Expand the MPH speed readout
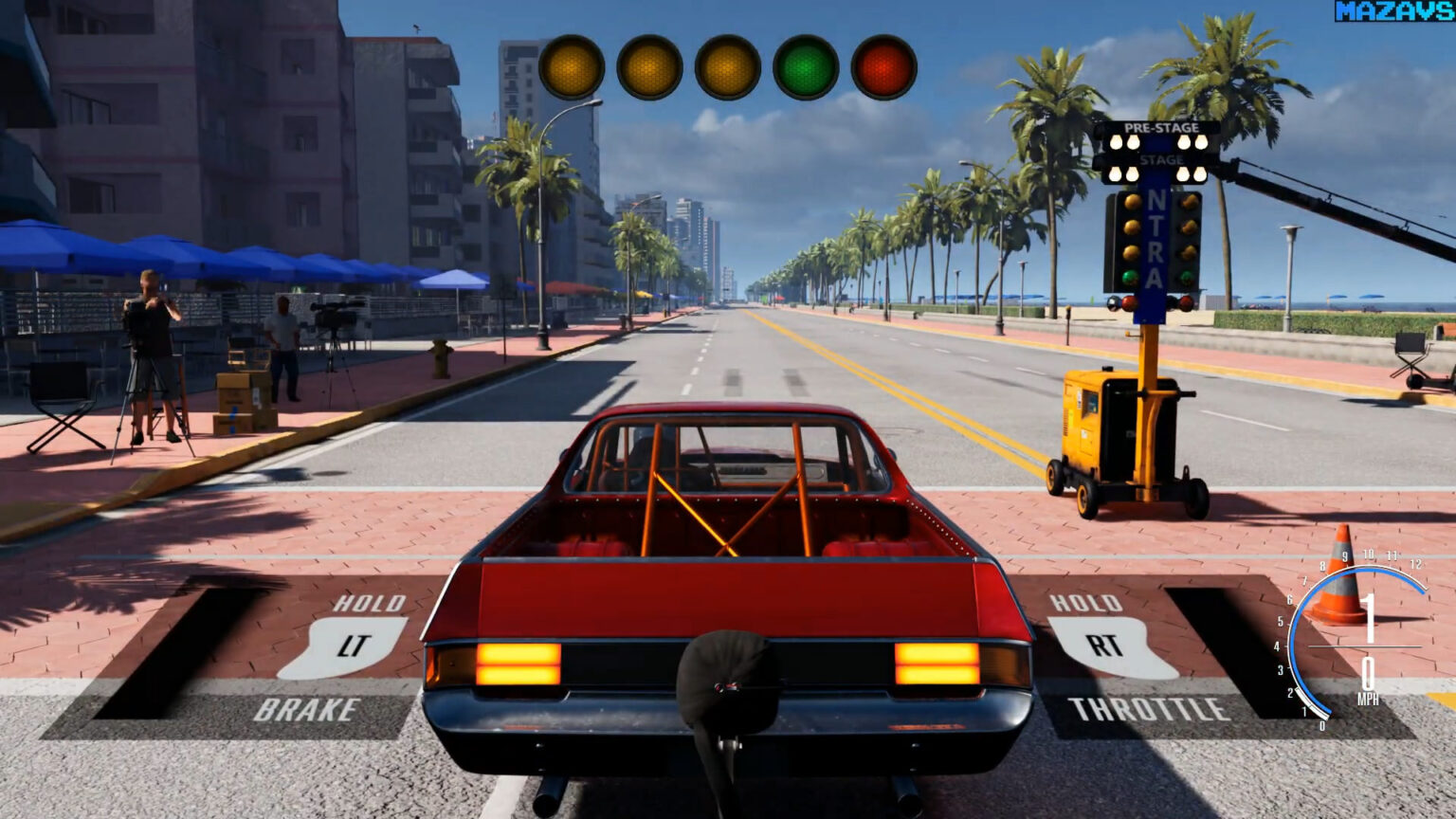1456x819 pixels. tap(1369, 680)
